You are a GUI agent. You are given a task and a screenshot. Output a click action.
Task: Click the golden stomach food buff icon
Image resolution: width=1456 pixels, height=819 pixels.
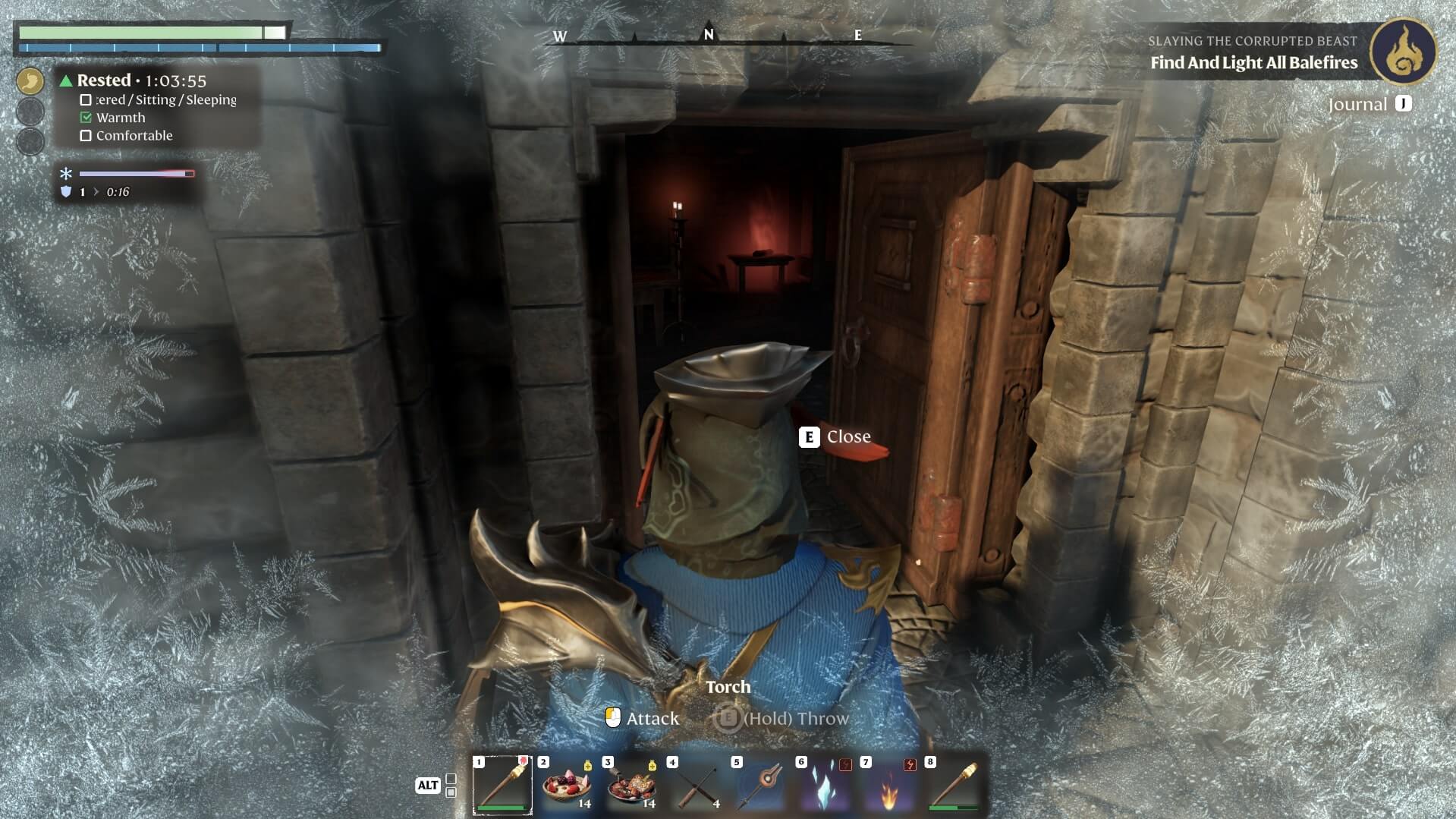30,80
